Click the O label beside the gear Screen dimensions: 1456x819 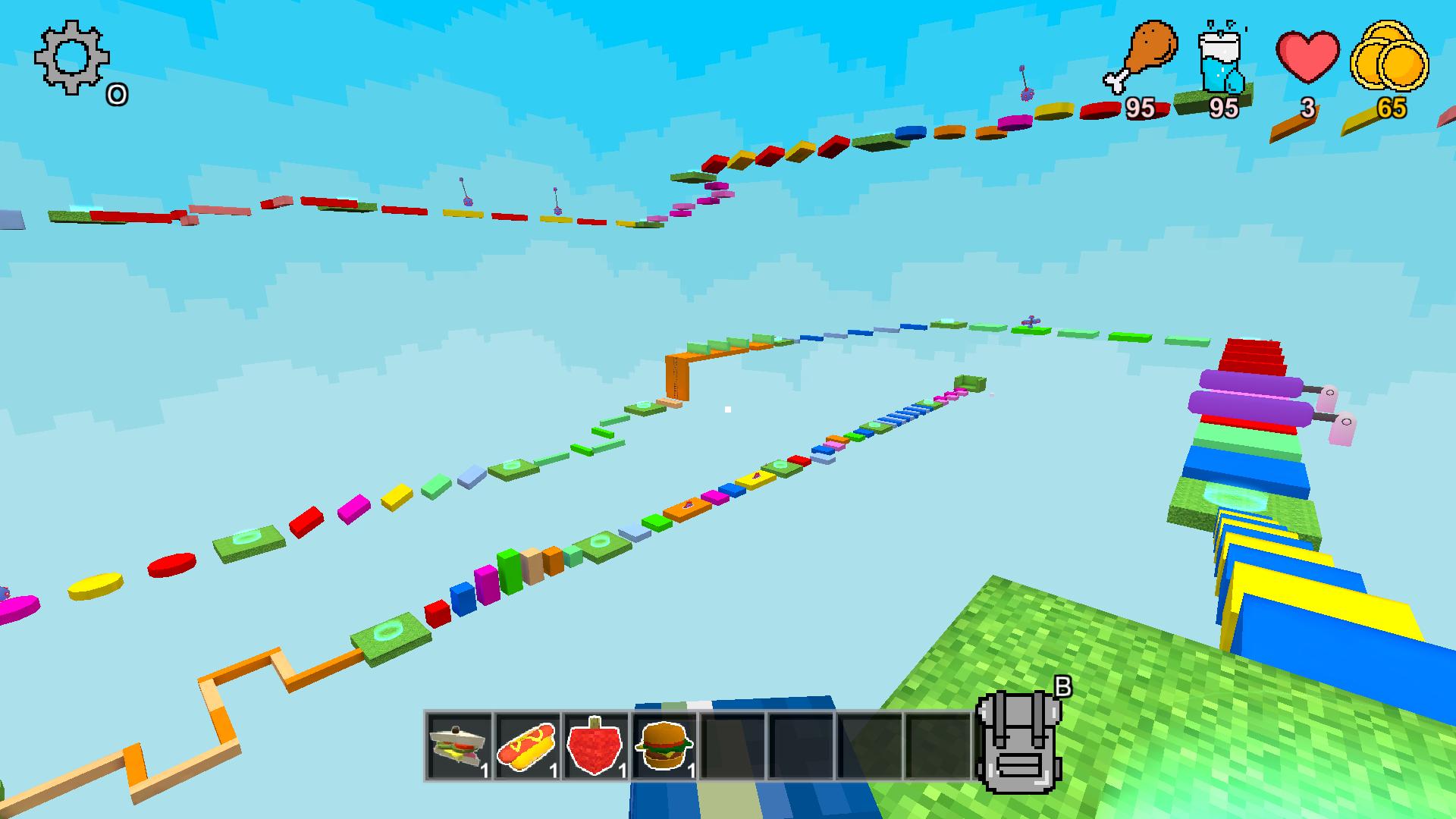point(117,94)
